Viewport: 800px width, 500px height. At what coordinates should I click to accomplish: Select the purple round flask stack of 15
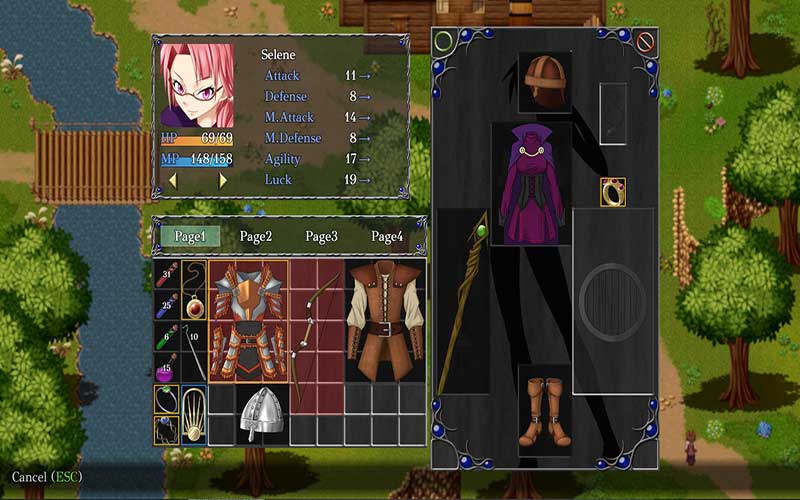coord(166,367)
